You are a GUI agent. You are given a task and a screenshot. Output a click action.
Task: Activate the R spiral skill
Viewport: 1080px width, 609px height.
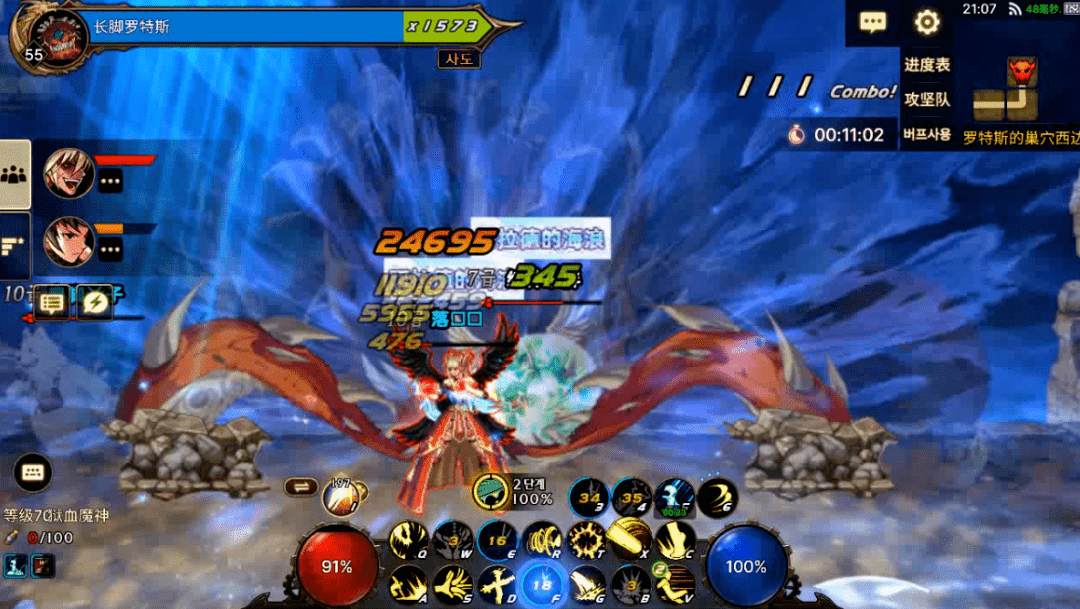(x=541, y=541)
